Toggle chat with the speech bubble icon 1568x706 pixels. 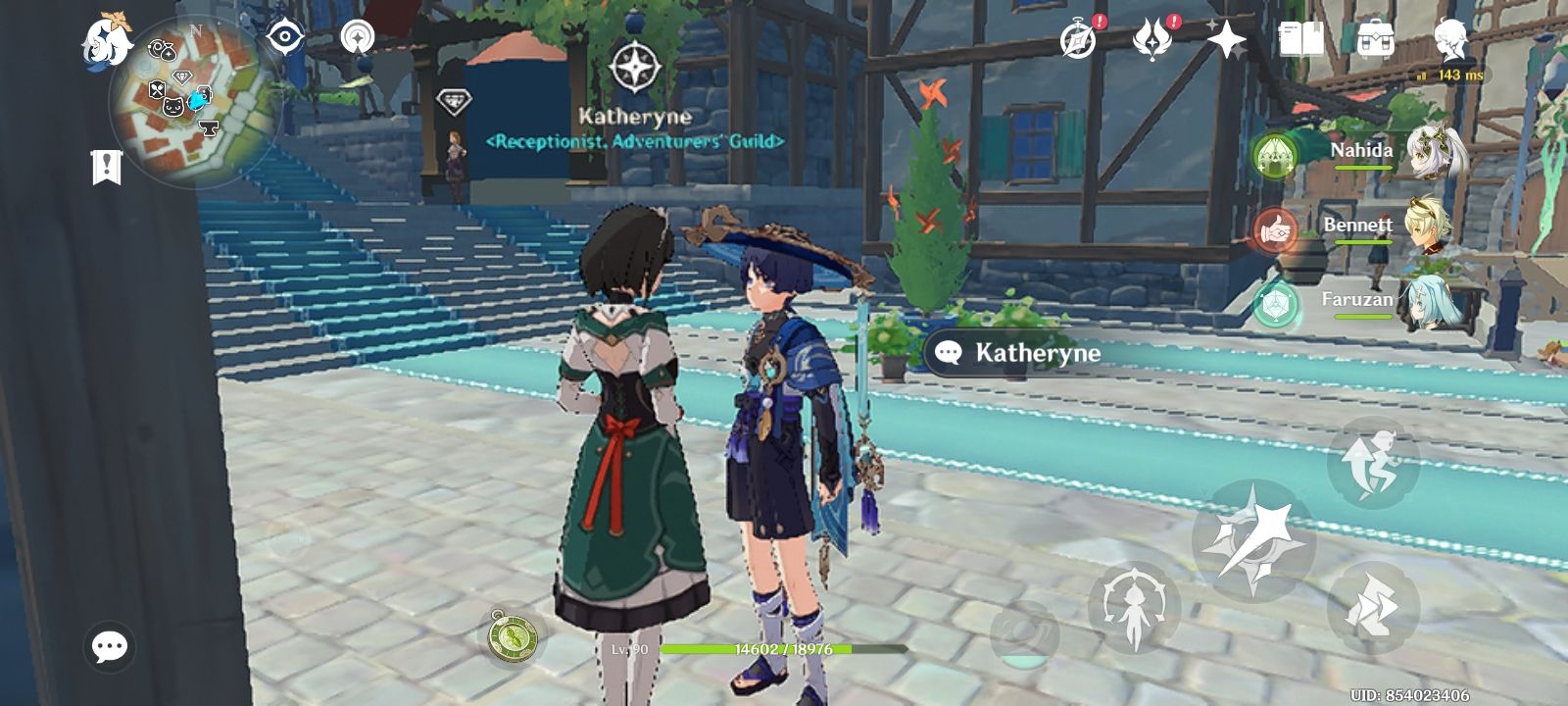point(108,645)
